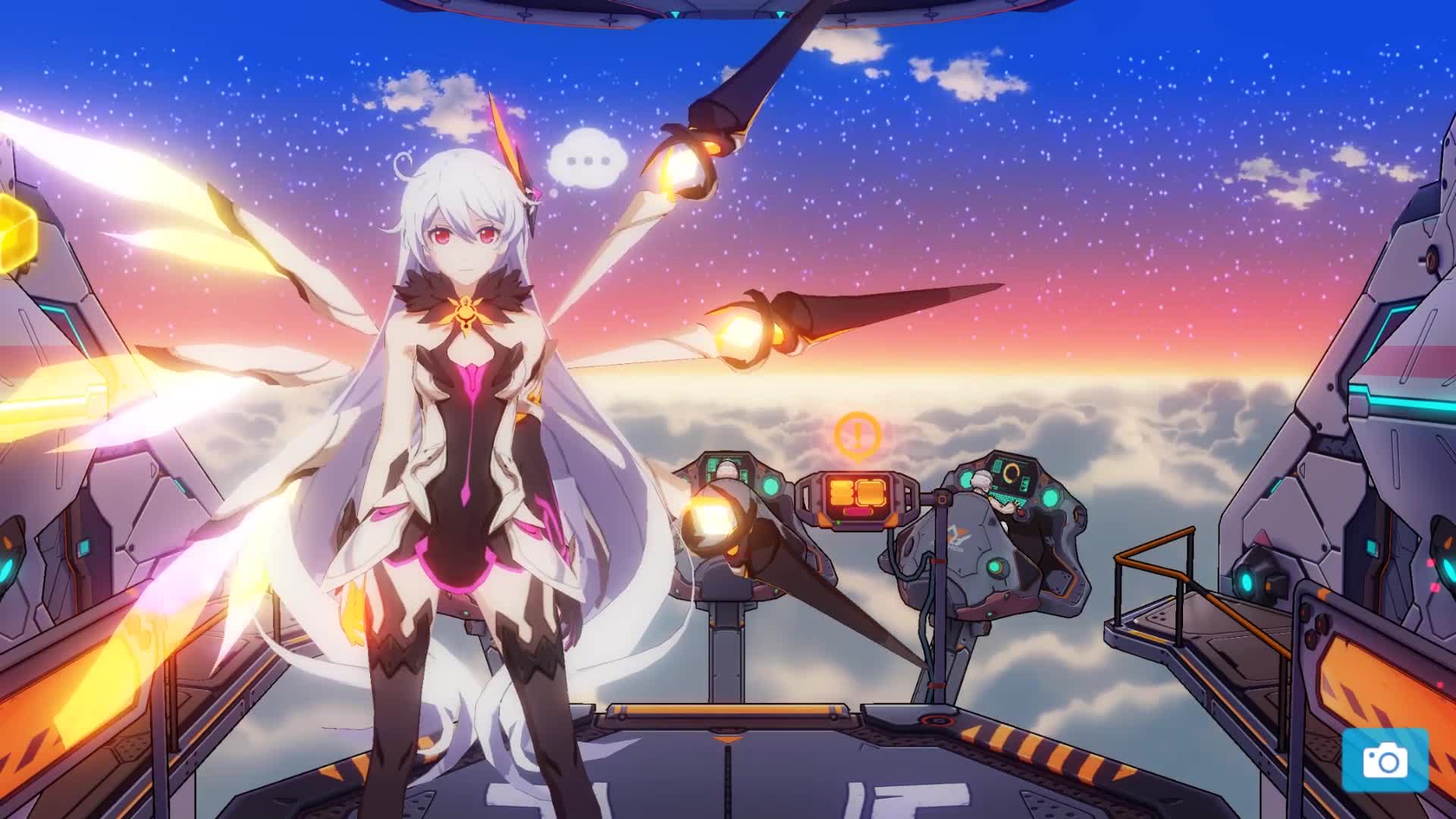
Task: Toggle the pink indicator strip on the alert module
Action: (x=858, y=511)
